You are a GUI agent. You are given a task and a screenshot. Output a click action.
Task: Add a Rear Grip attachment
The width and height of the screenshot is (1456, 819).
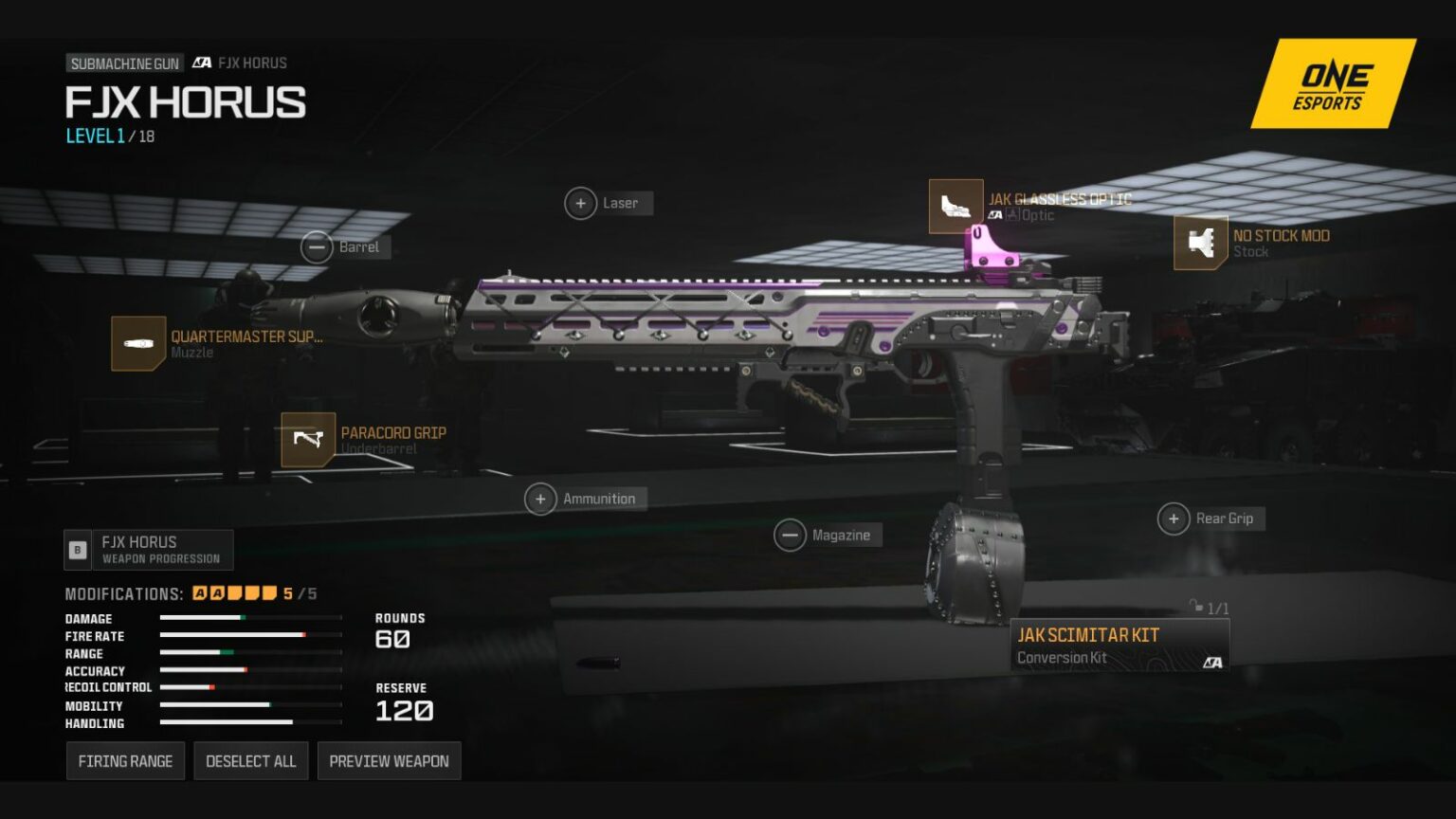click(1174, 519)
